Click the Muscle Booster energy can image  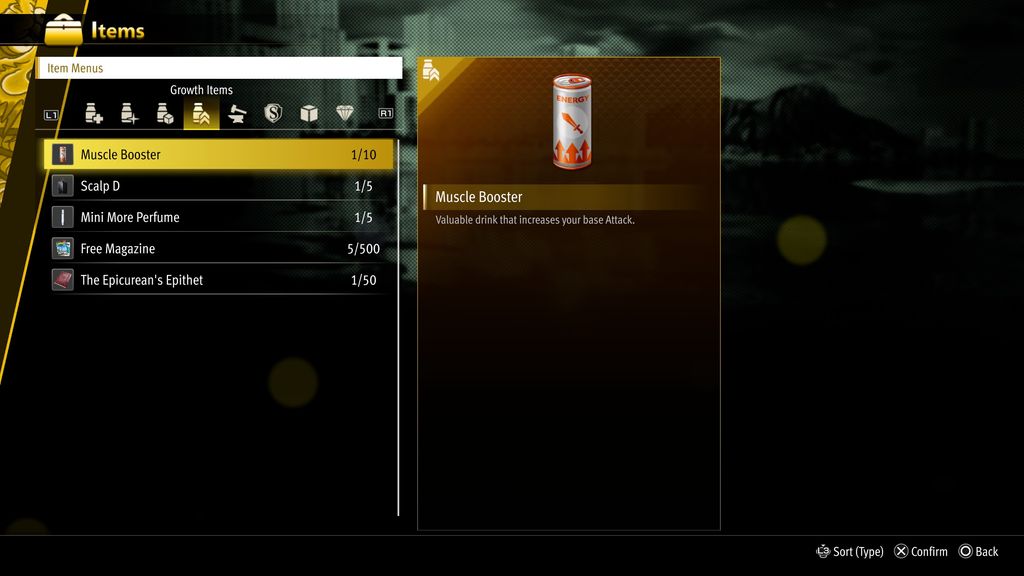pos(571,122)
